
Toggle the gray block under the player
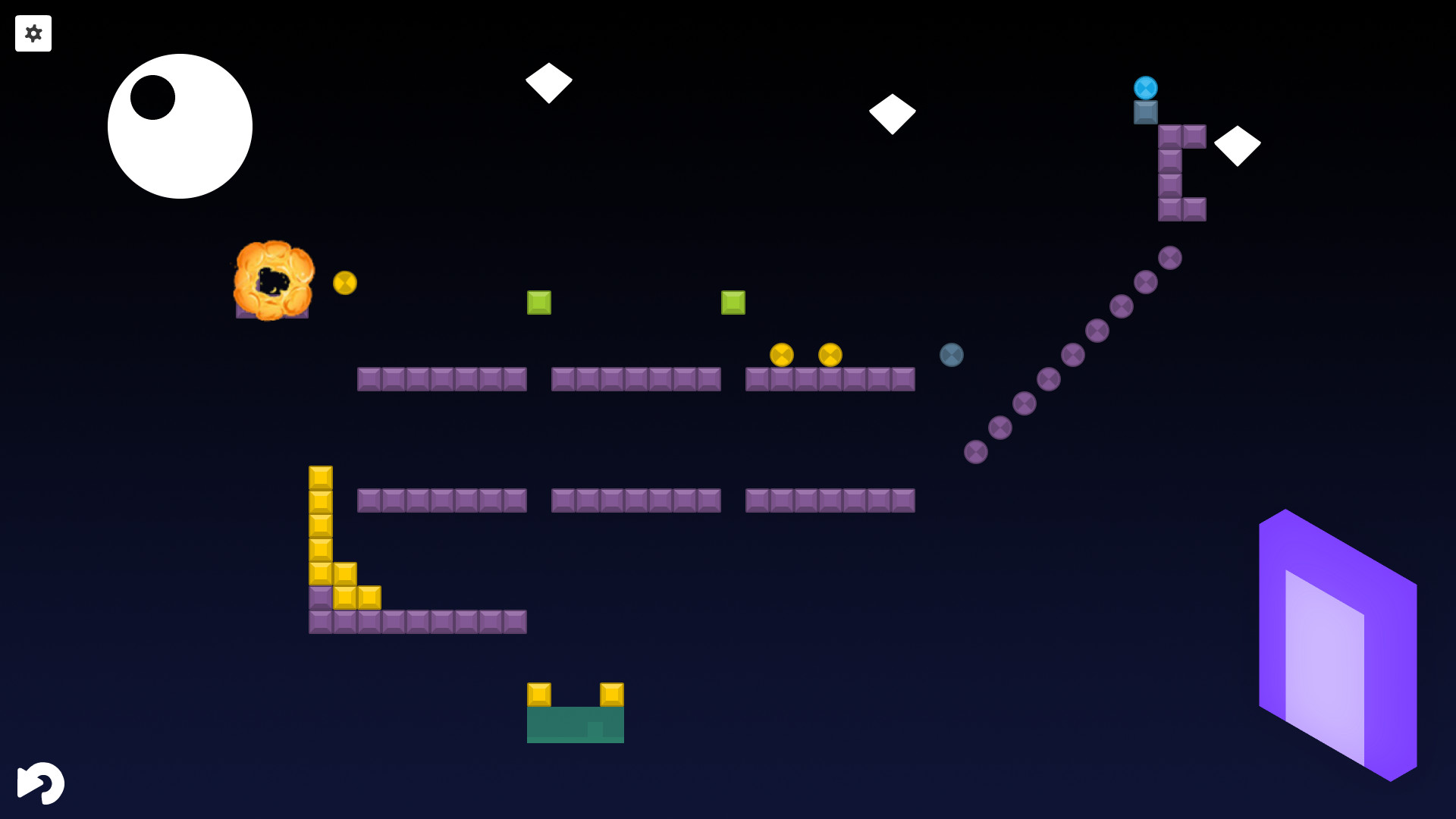pyautogui.click(x=1145, y=112)
